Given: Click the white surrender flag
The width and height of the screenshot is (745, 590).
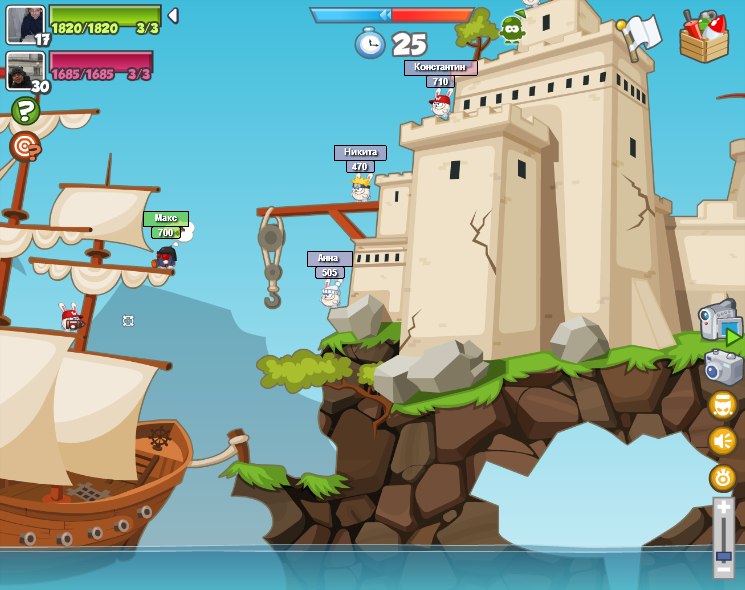Looking at the screenshot, I should (640, 35).
